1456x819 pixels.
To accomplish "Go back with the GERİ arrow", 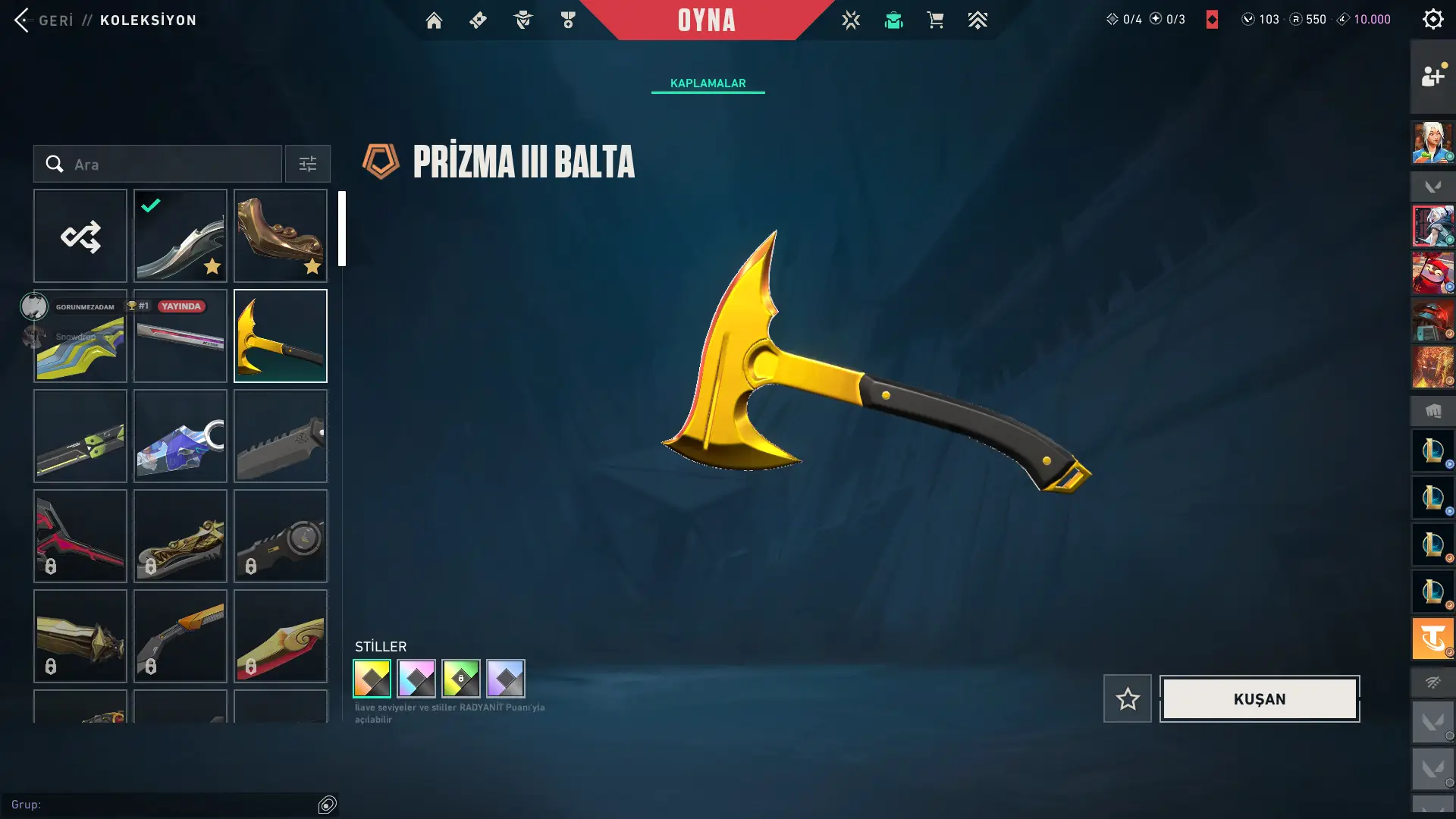I will click(x=23, y=20).
